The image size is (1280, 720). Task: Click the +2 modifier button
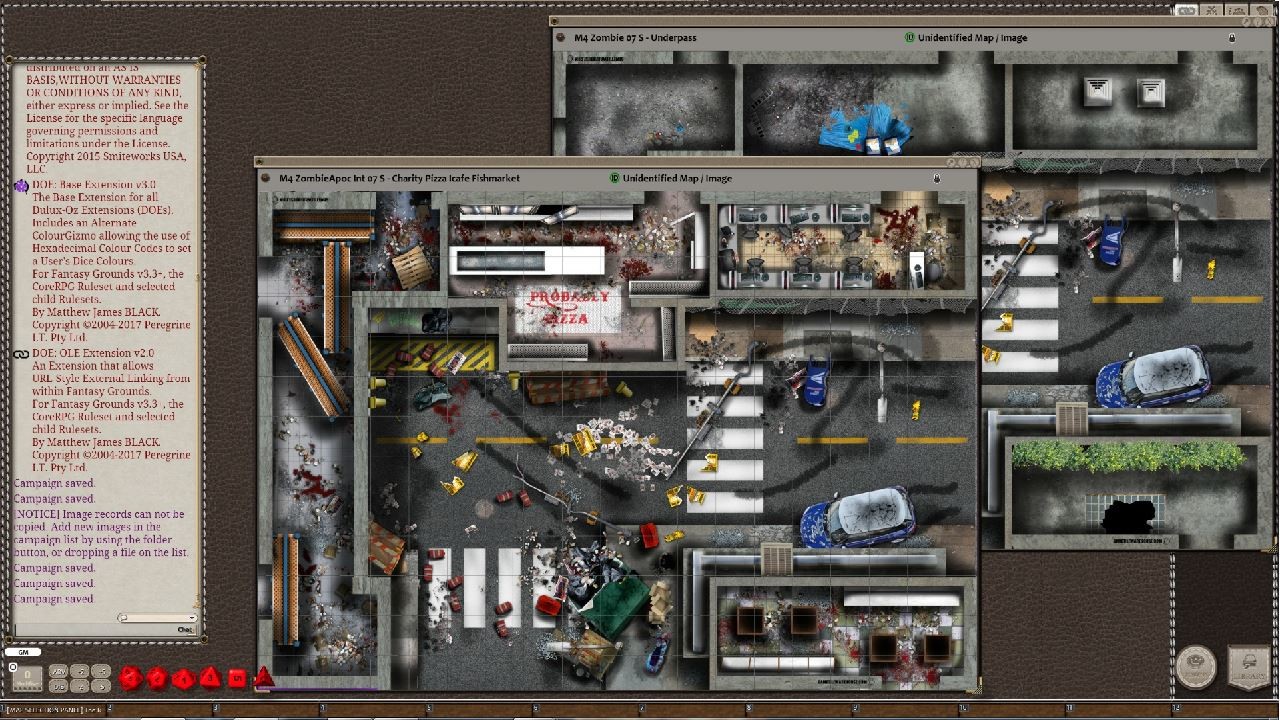click(x=77, y=671)
